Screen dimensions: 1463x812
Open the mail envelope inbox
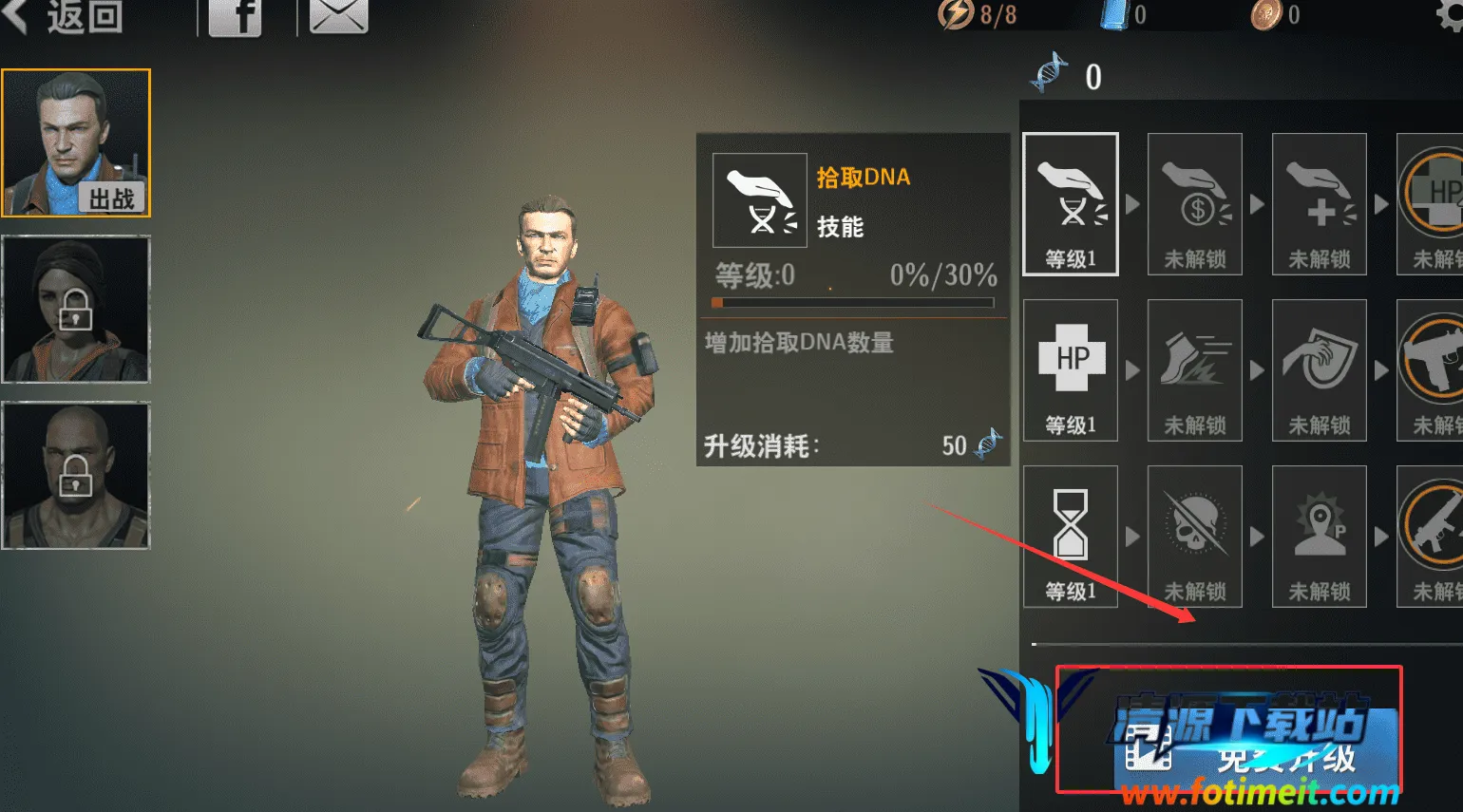(x=338, y=16)
